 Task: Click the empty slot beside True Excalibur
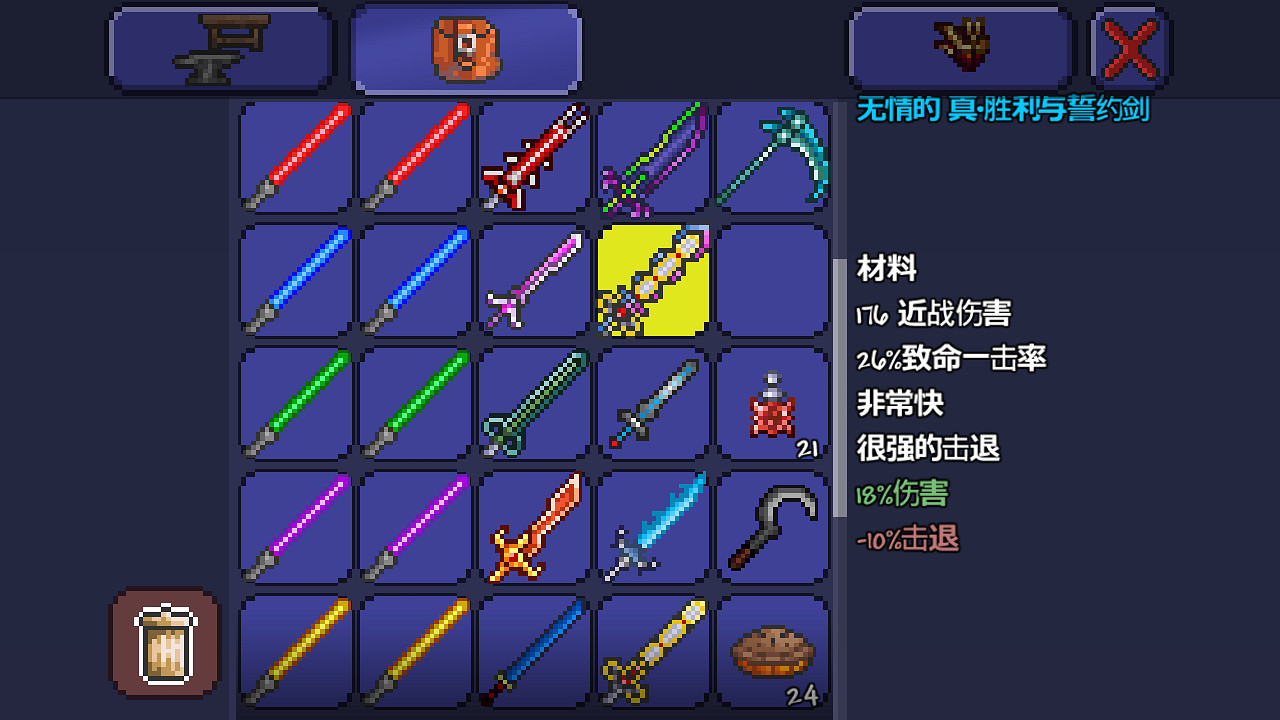click(774, 280)
